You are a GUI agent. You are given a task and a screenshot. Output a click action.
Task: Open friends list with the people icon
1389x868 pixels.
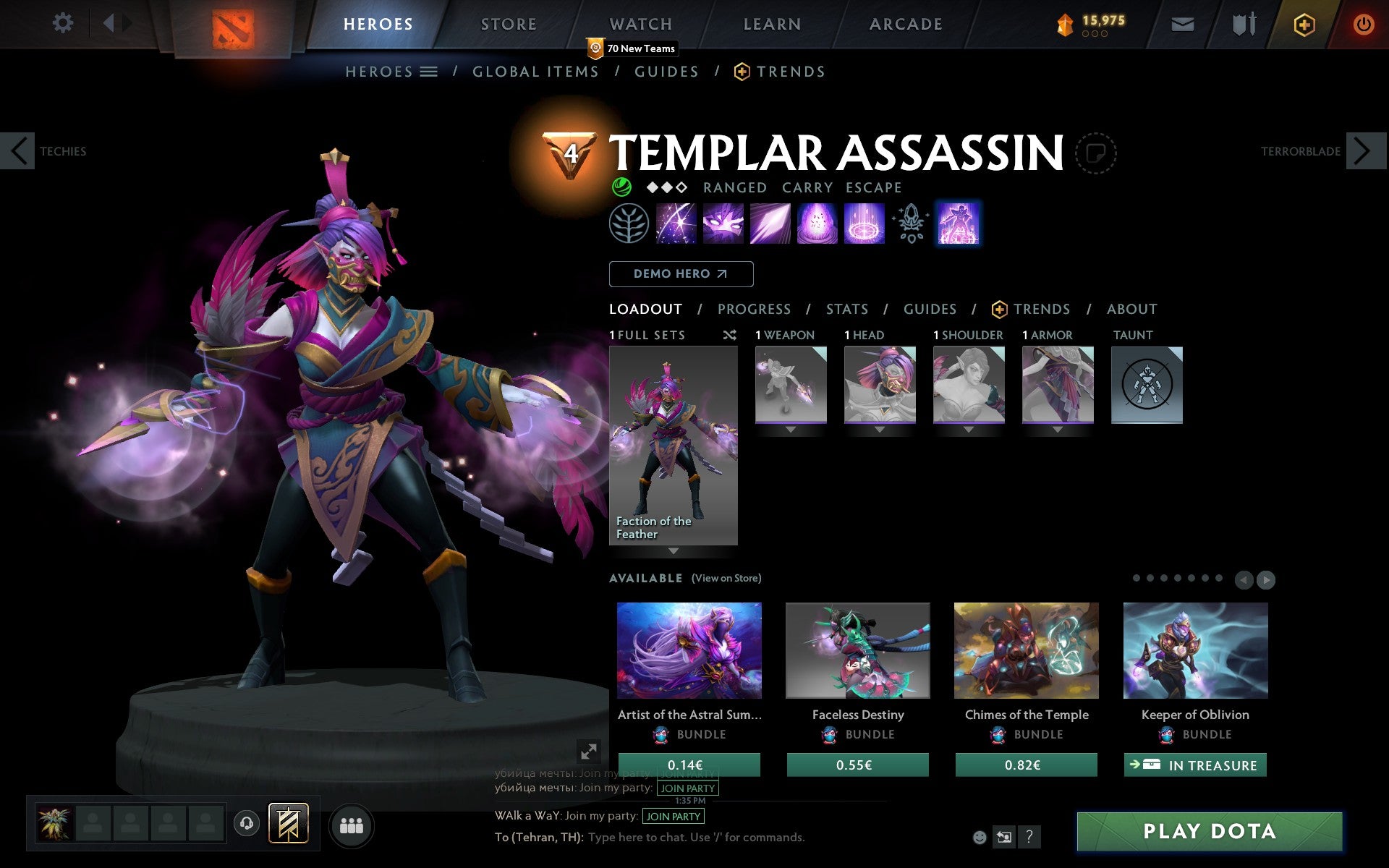pyautogui.click(x=352, y=825)
